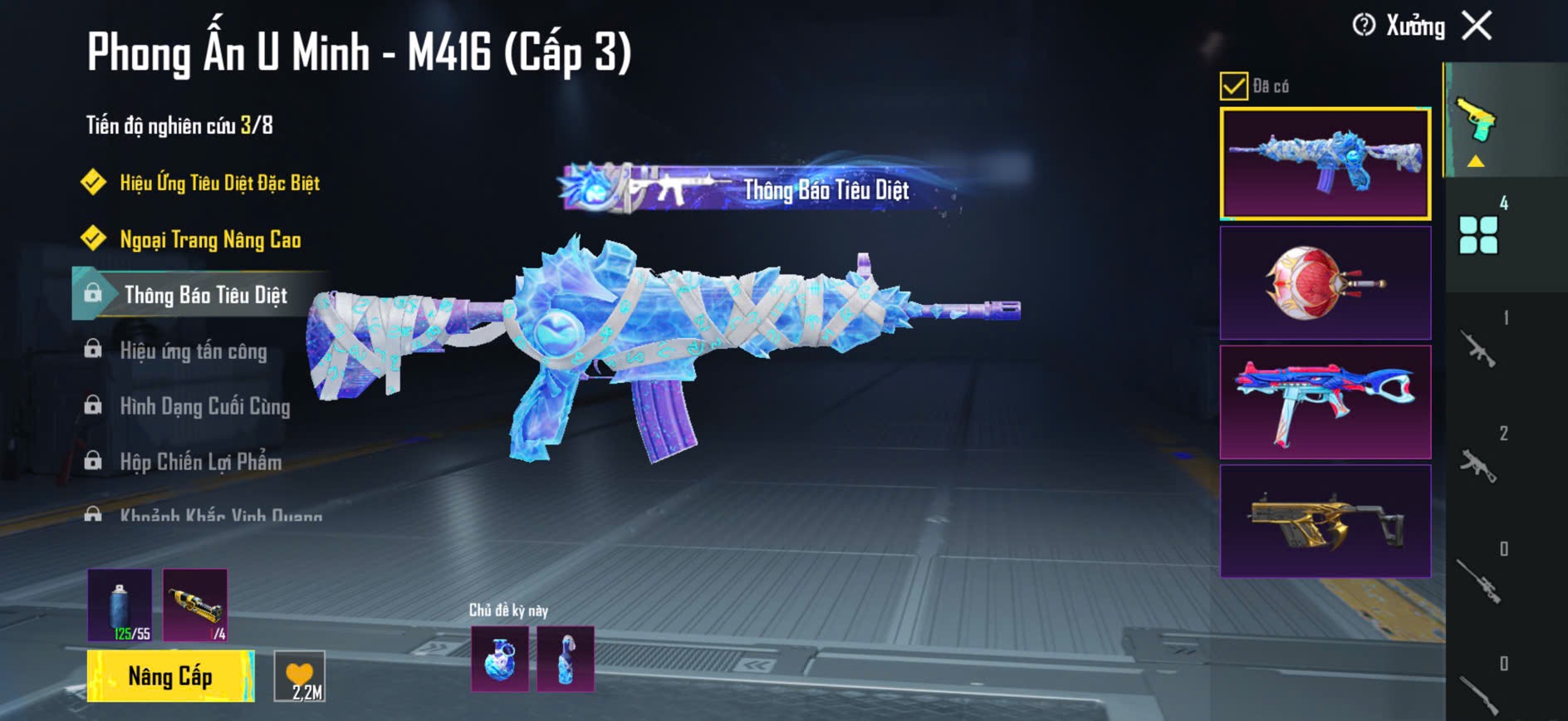Pick the gold rifle skin thumbnail
This screenshot has height=721, width=1568.
[1325, 521]
